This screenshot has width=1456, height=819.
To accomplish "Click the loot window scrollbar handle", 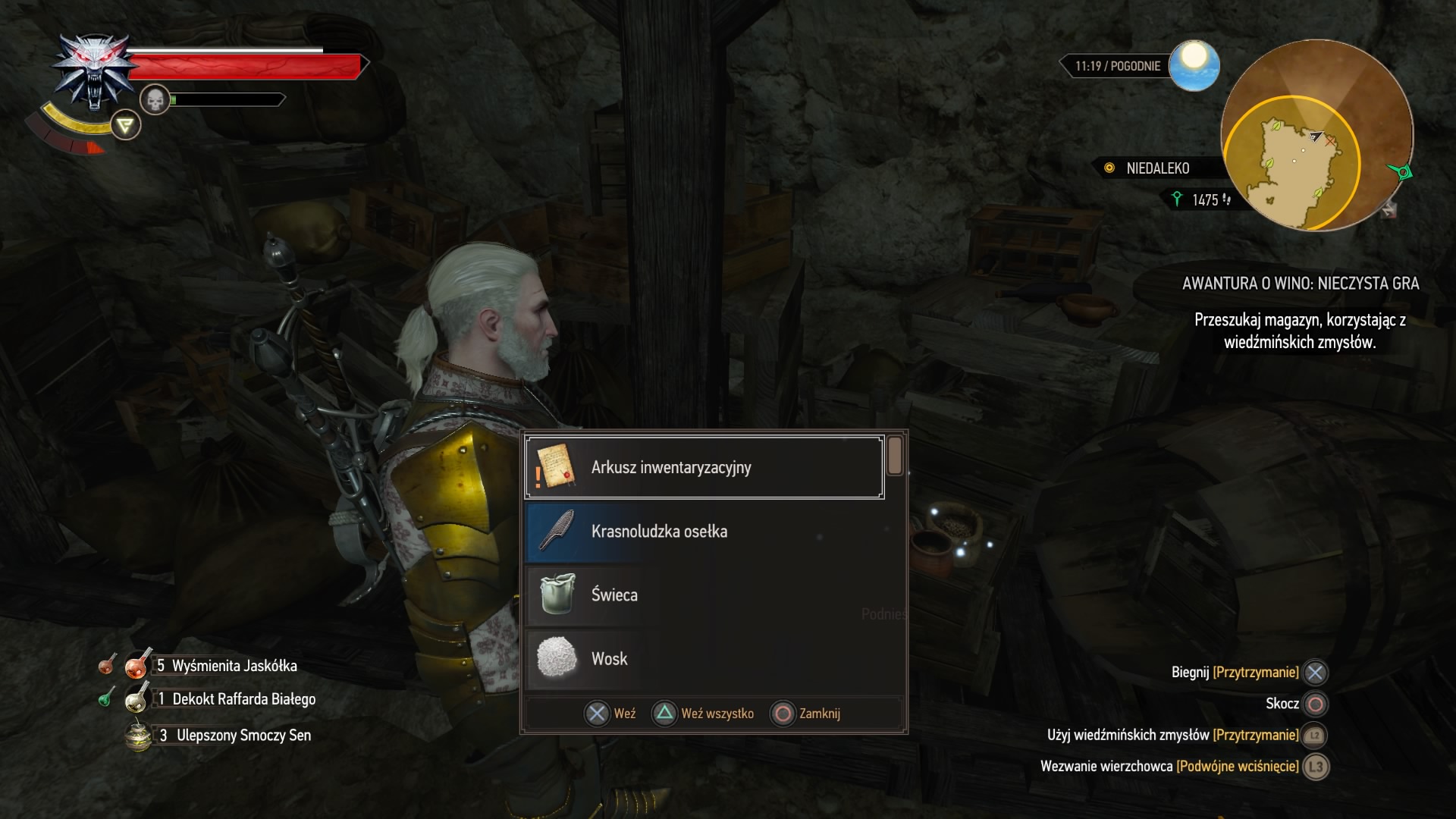I will click(895, 456).
